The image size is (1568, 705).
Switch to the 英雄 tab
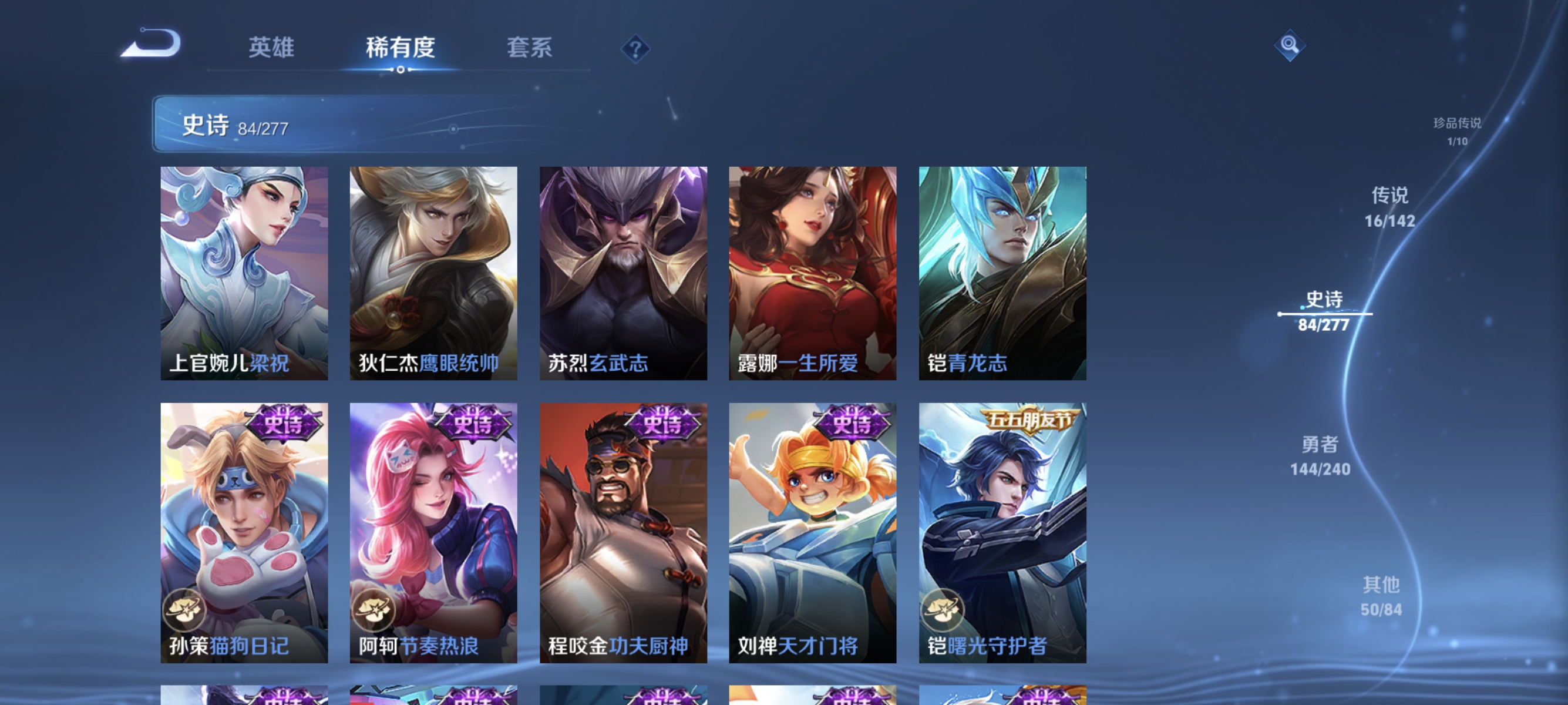[x=271, y=49]
